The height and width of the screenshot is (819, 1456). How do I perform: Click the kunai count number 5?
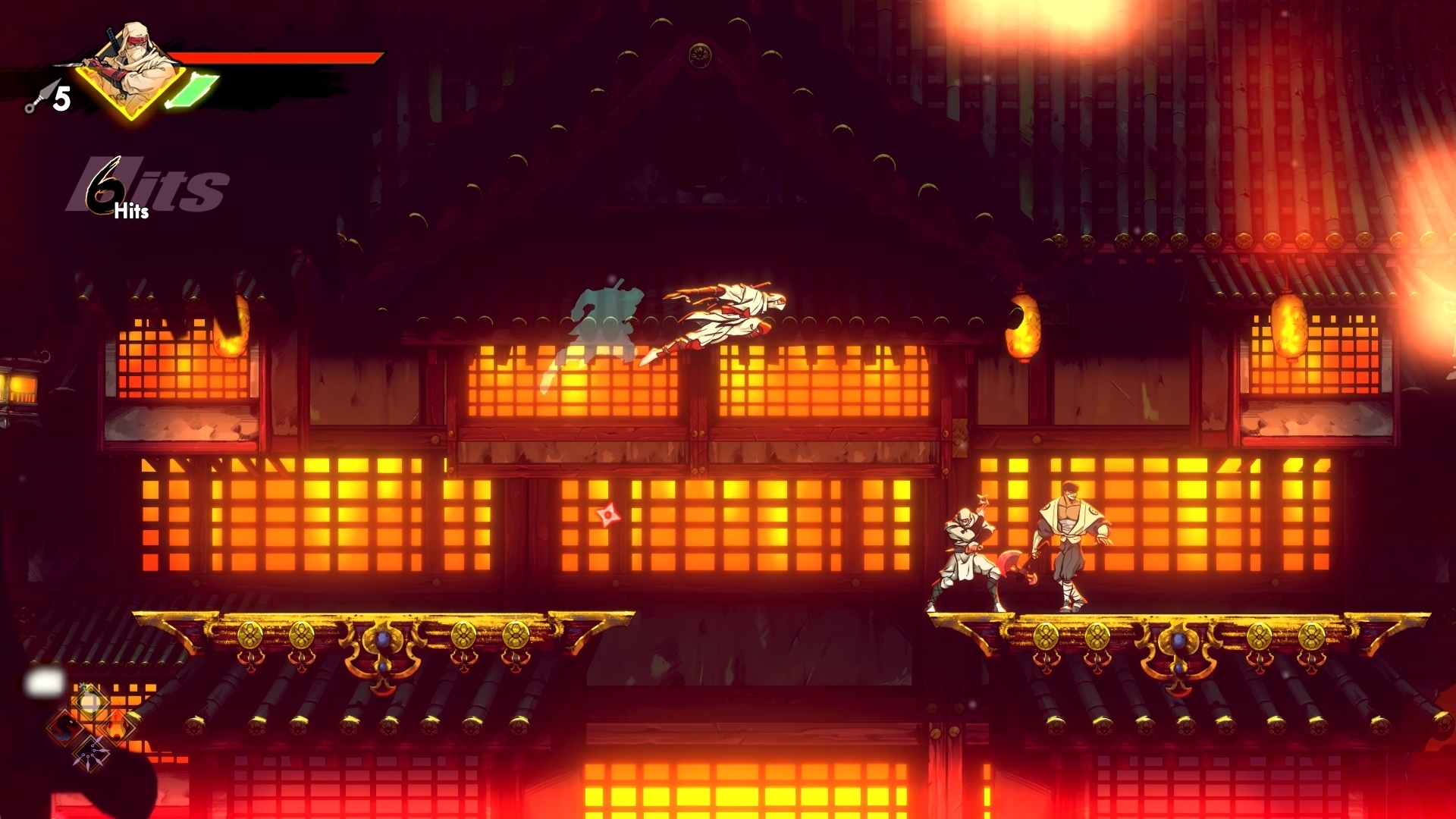coord(64,97)
